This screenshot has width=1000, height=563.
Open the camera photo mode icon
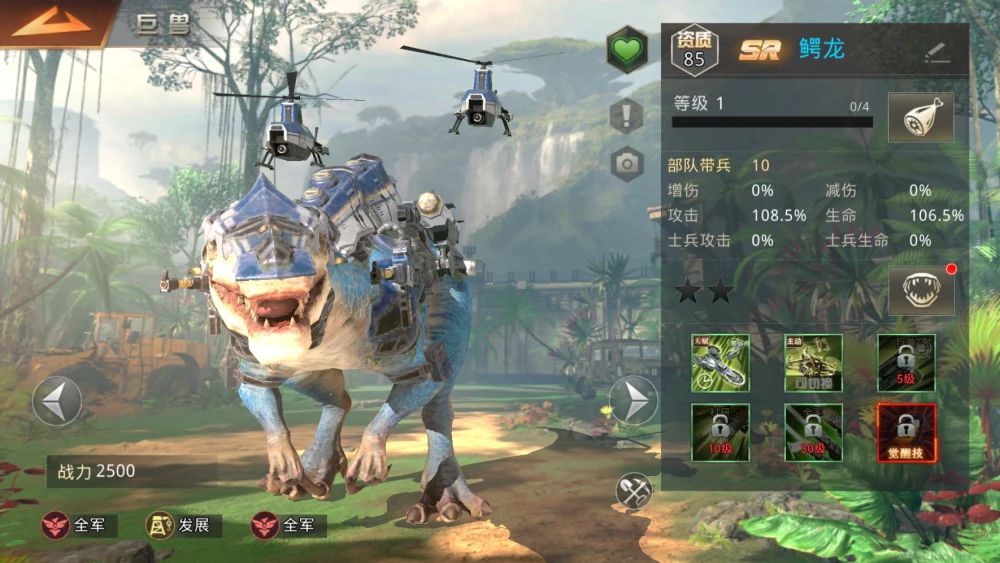(x=627, y=163)
